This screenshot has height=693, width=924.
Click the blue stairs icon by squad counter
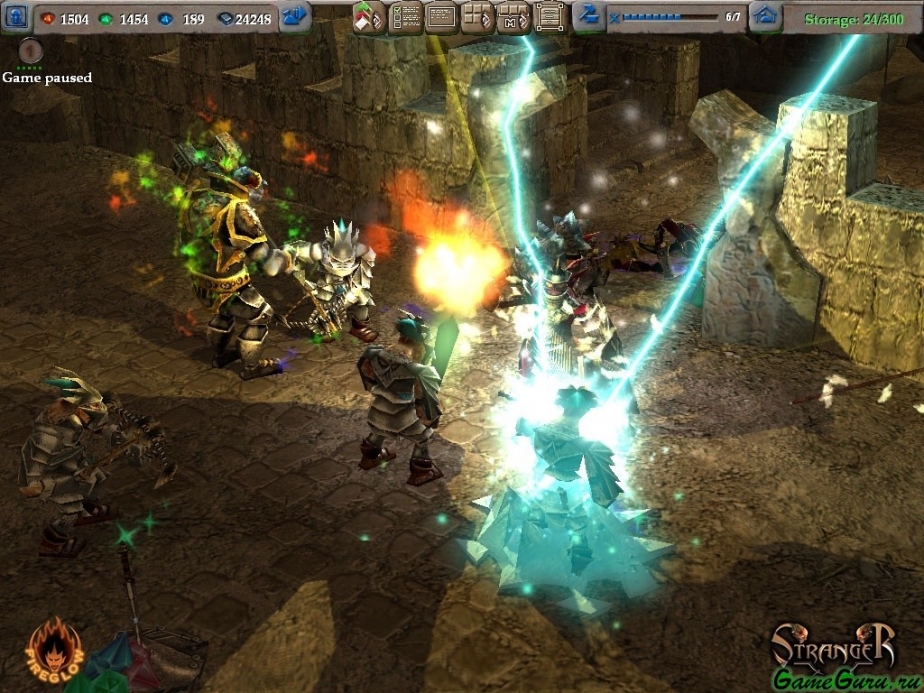(x=589, y=16)
